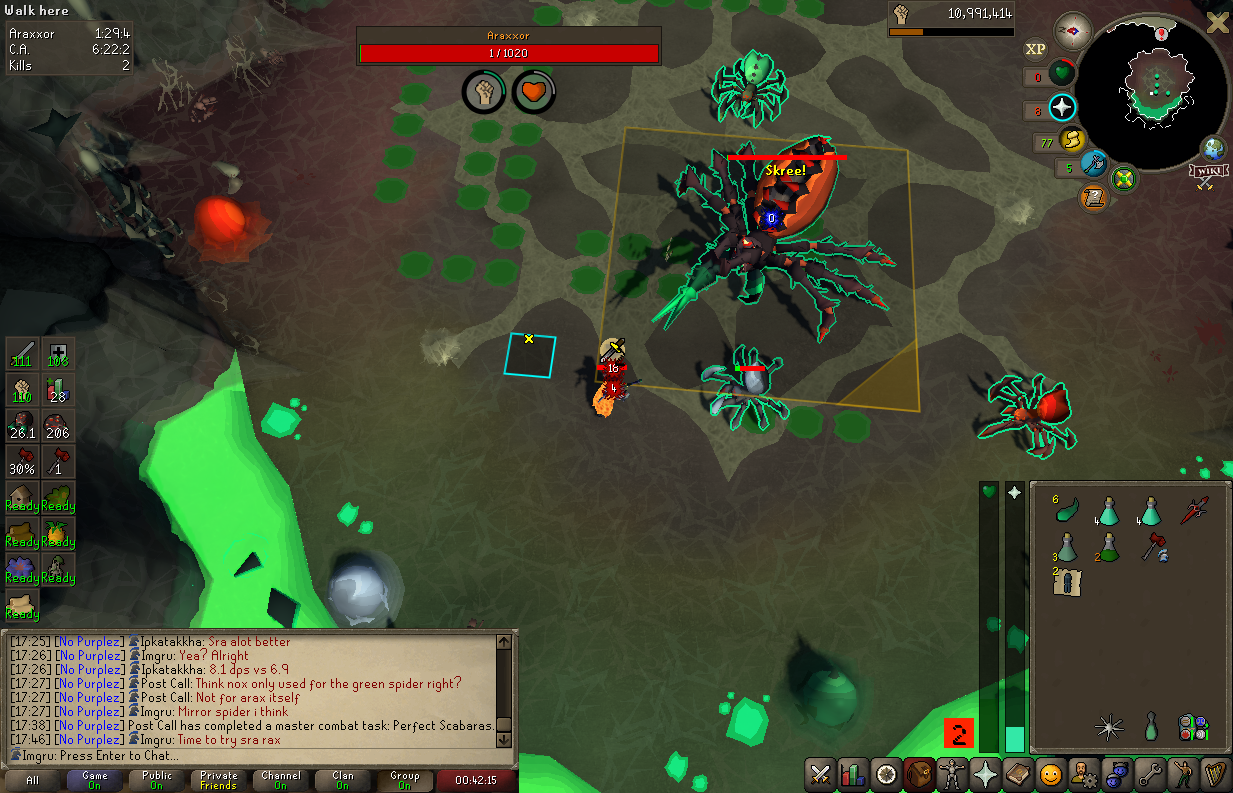Toggle the XP drops button
The image size is (1233, 793).
tap(1035, 48)
